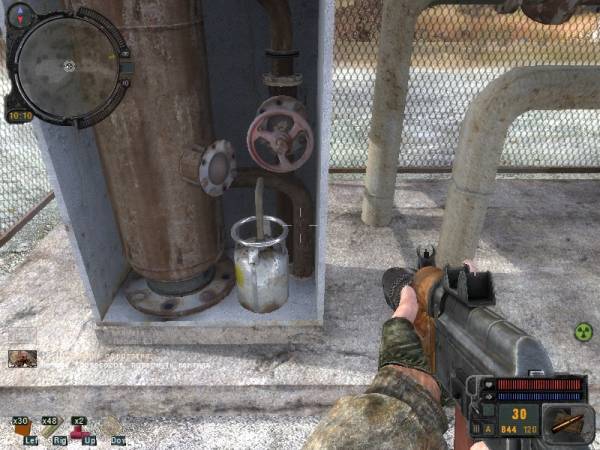600x450 pixels.
Task: Select the rifle bullet ammo type icon
Action: (x=569, y=421)
